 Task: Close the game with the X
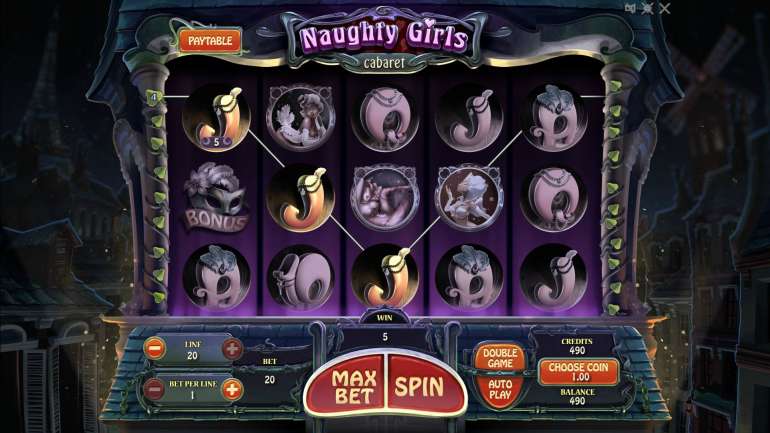coord(664,9)
